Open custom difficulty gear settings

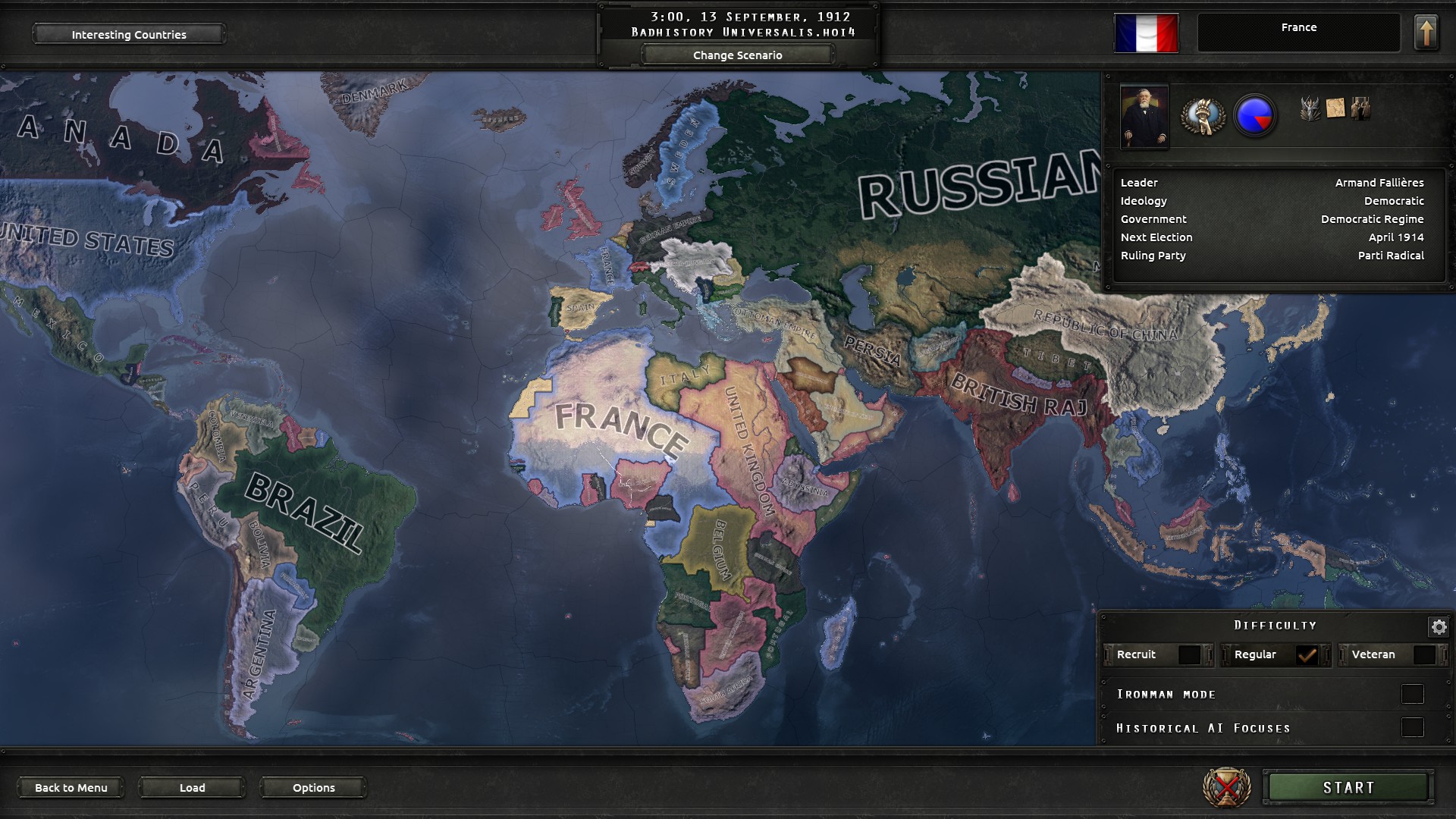coord(1439,626)
